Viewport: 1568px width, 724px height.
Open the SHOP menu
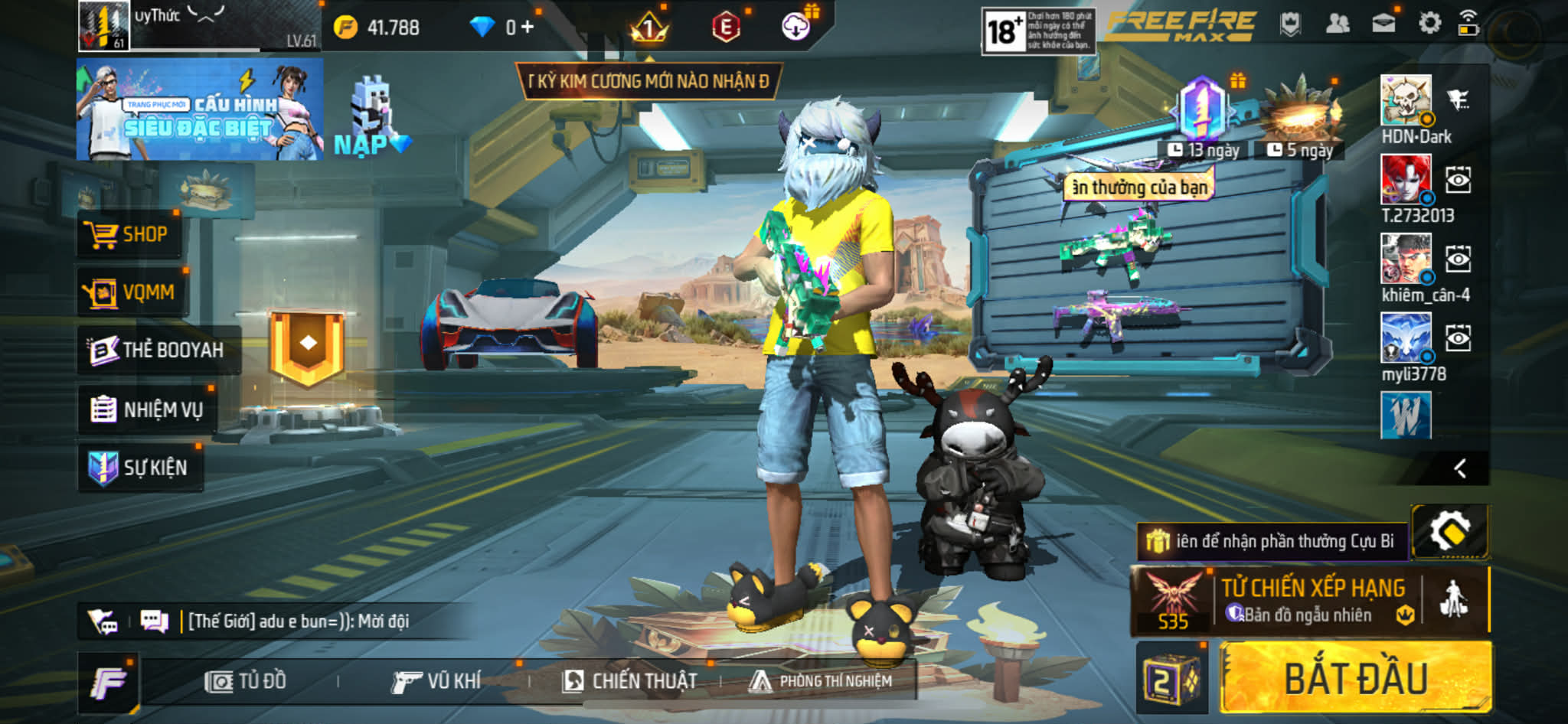pos(130,234)
